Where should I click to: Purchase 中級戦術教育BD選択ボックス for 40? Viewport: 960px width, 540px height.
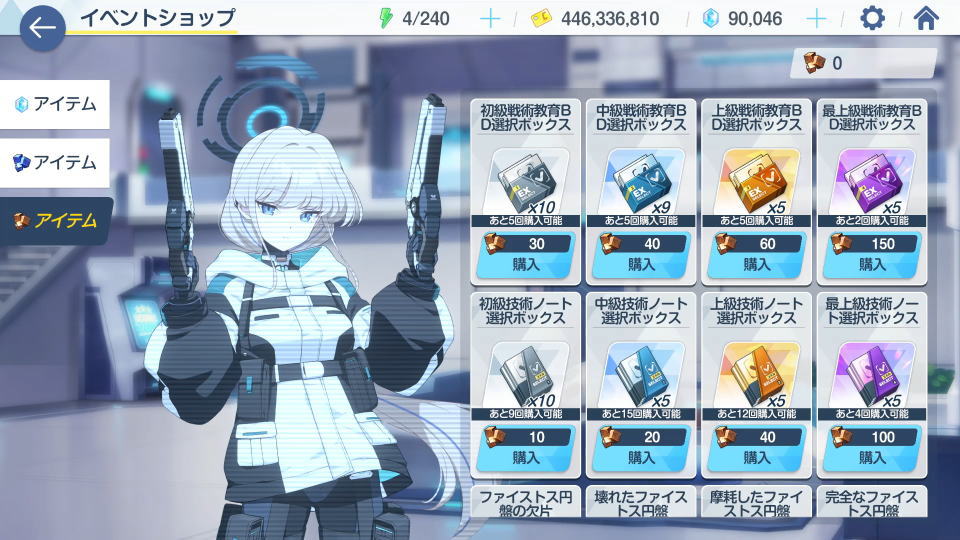[x=641, y=264]
